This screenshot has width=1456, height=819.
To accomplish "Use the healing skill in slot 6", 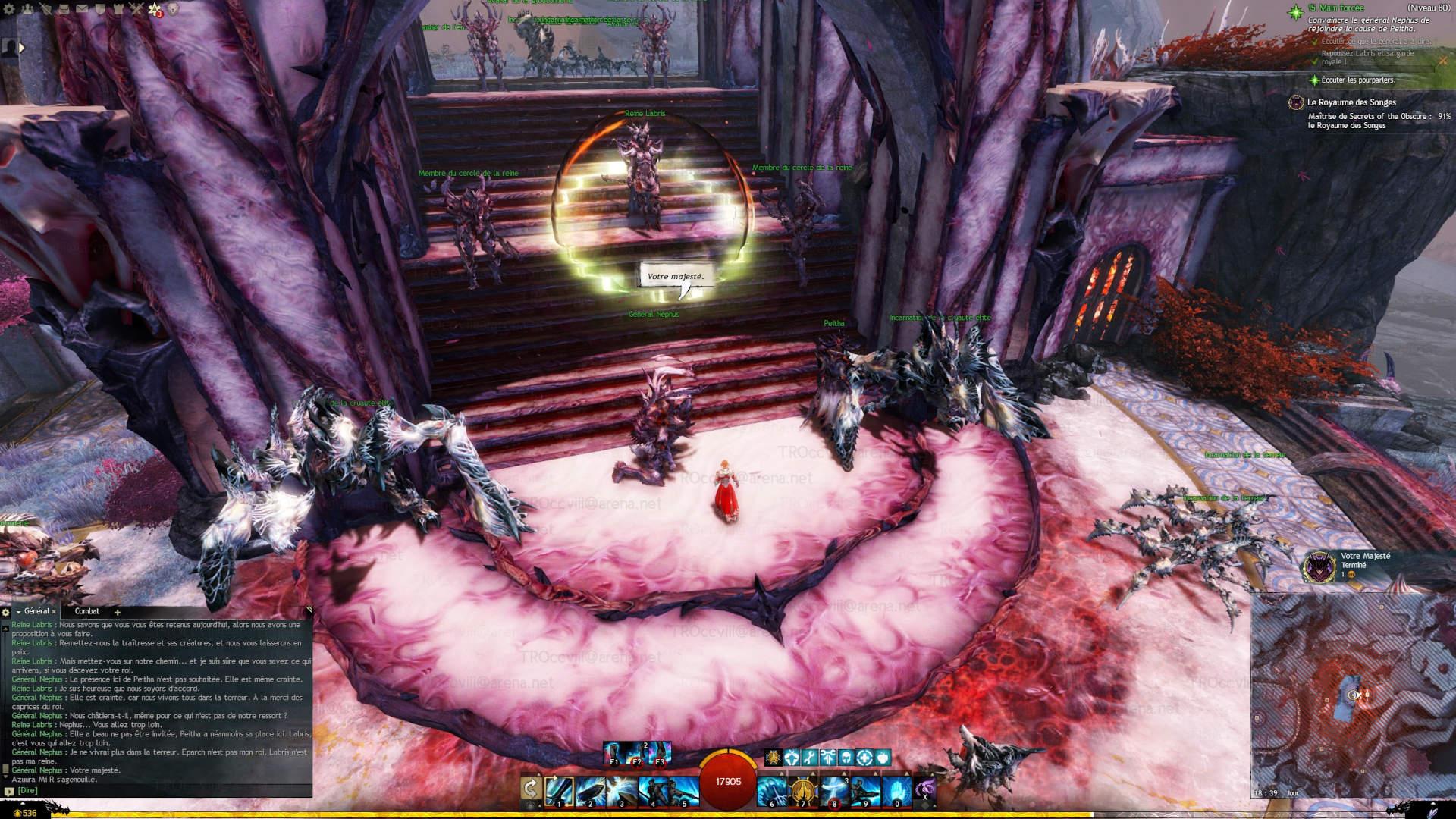I will coord(771,790).
